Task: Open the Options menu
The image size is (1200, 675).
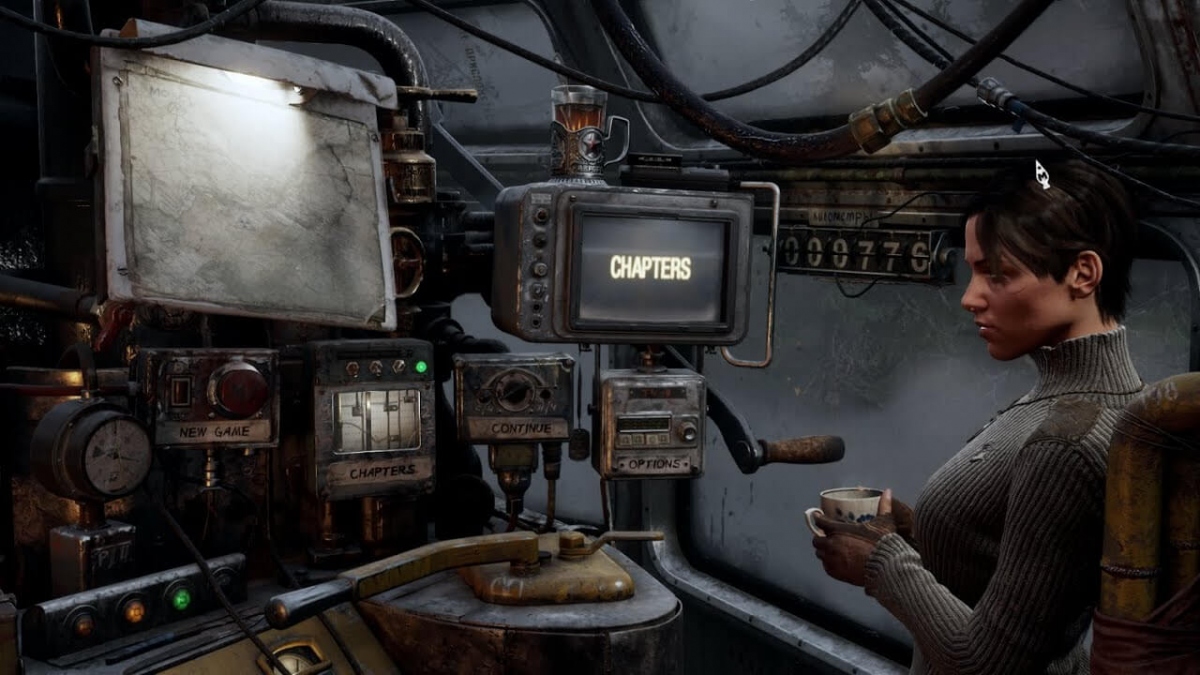Action: 652,464
